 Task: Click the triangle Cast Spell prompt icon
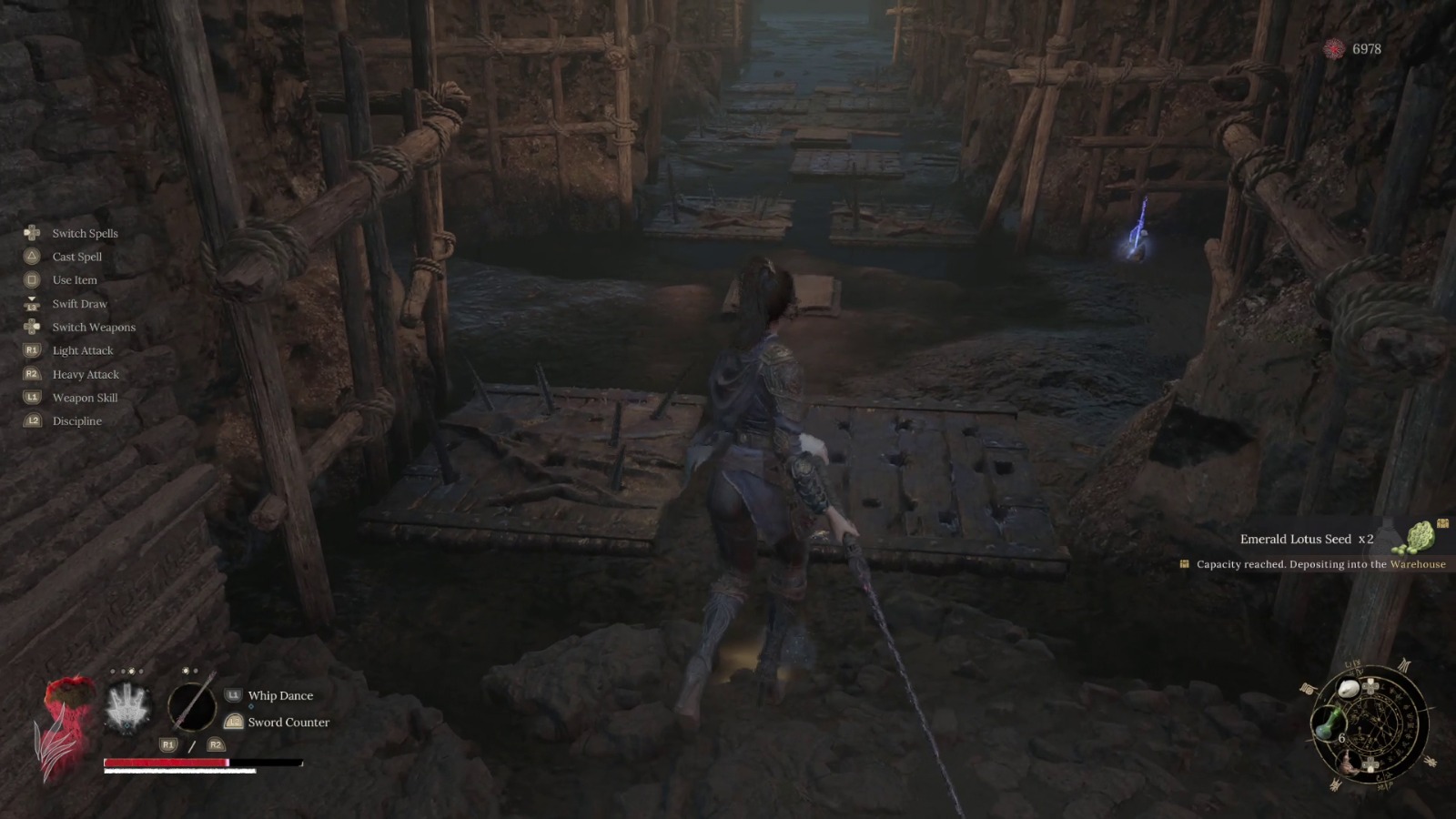pyautogui.click(x=31, y=256)
